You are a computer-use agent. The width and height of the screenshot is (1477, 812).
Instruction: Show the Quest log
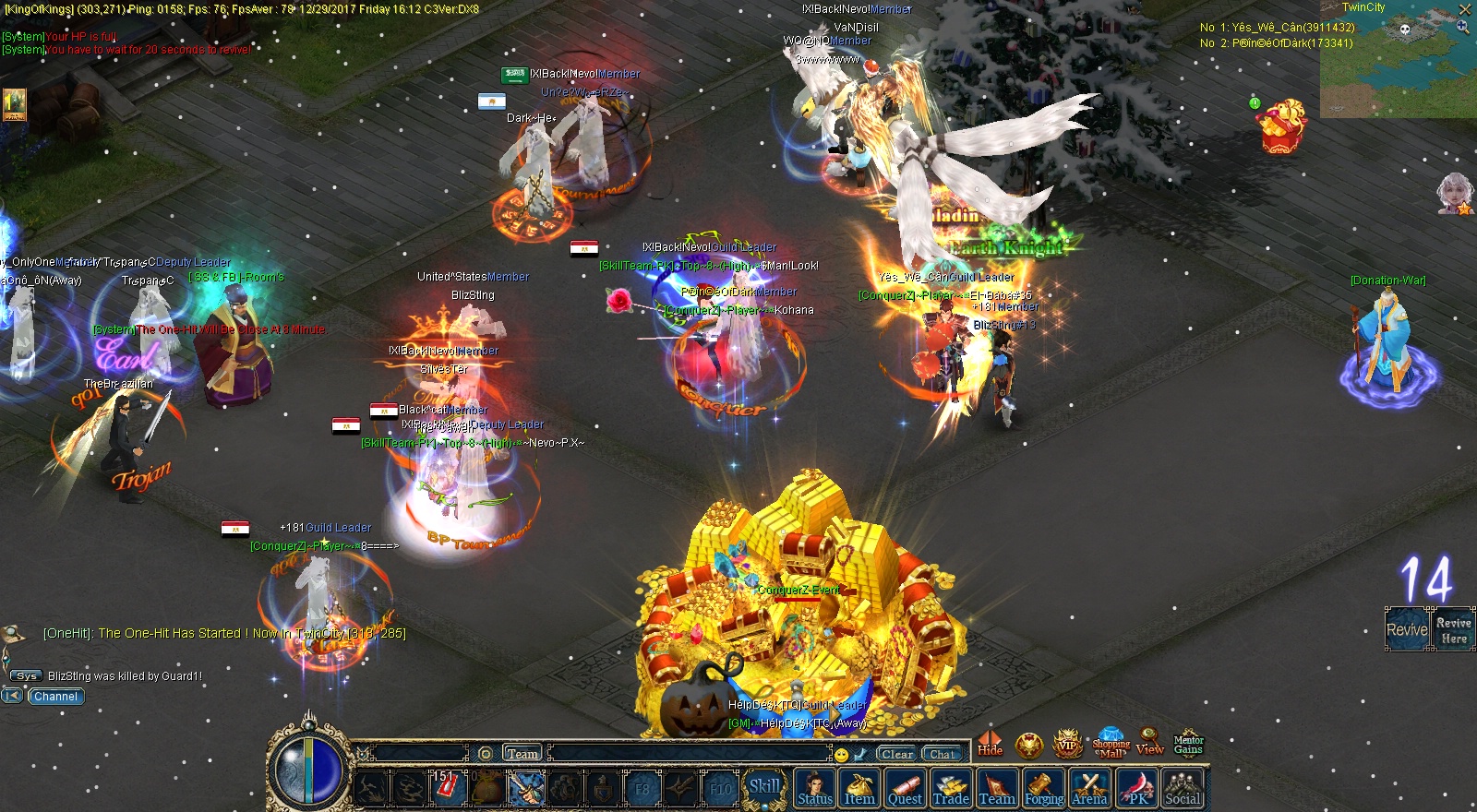[x=905, y=789]
